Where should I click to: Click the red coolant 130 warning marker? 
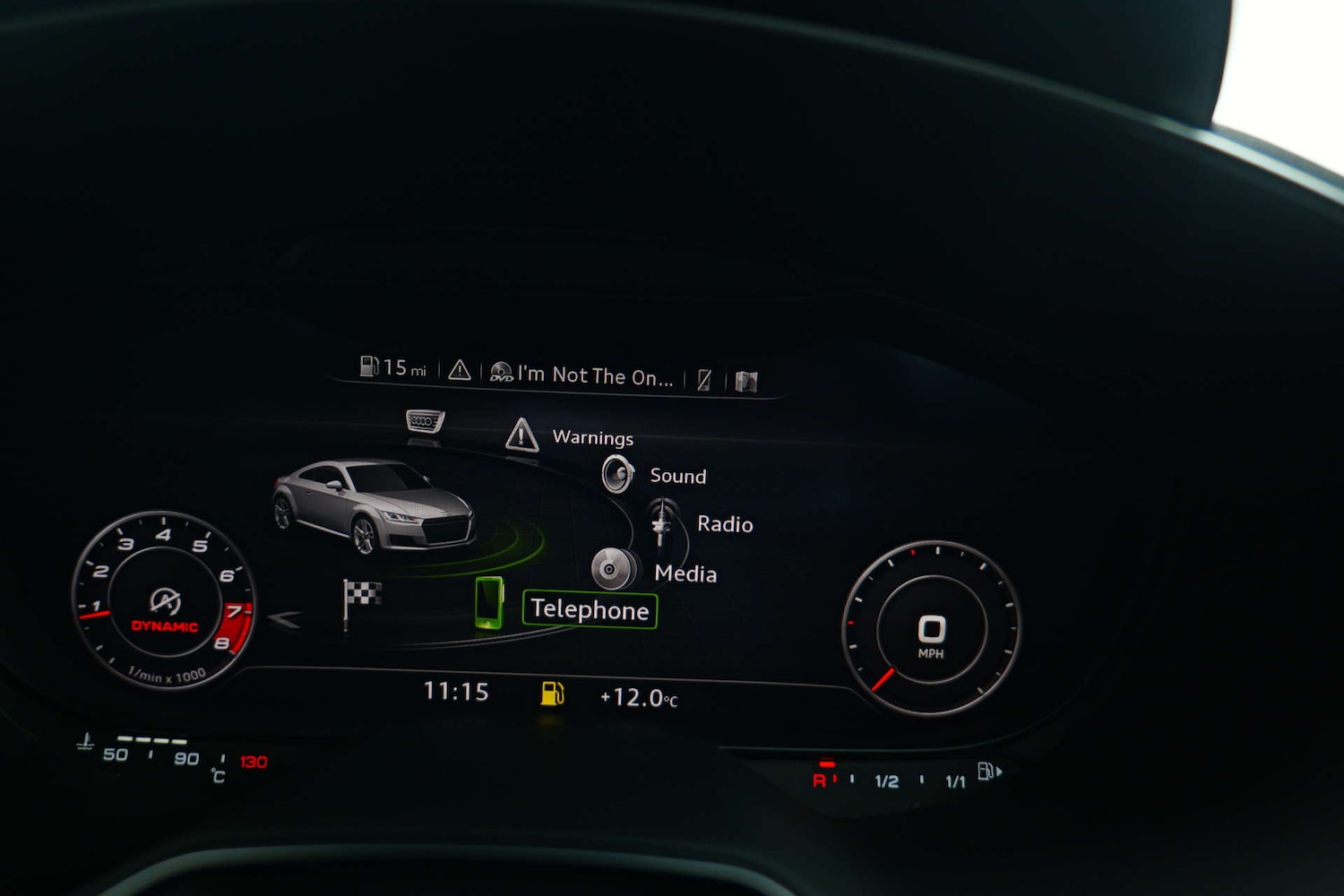coord(254,762)
